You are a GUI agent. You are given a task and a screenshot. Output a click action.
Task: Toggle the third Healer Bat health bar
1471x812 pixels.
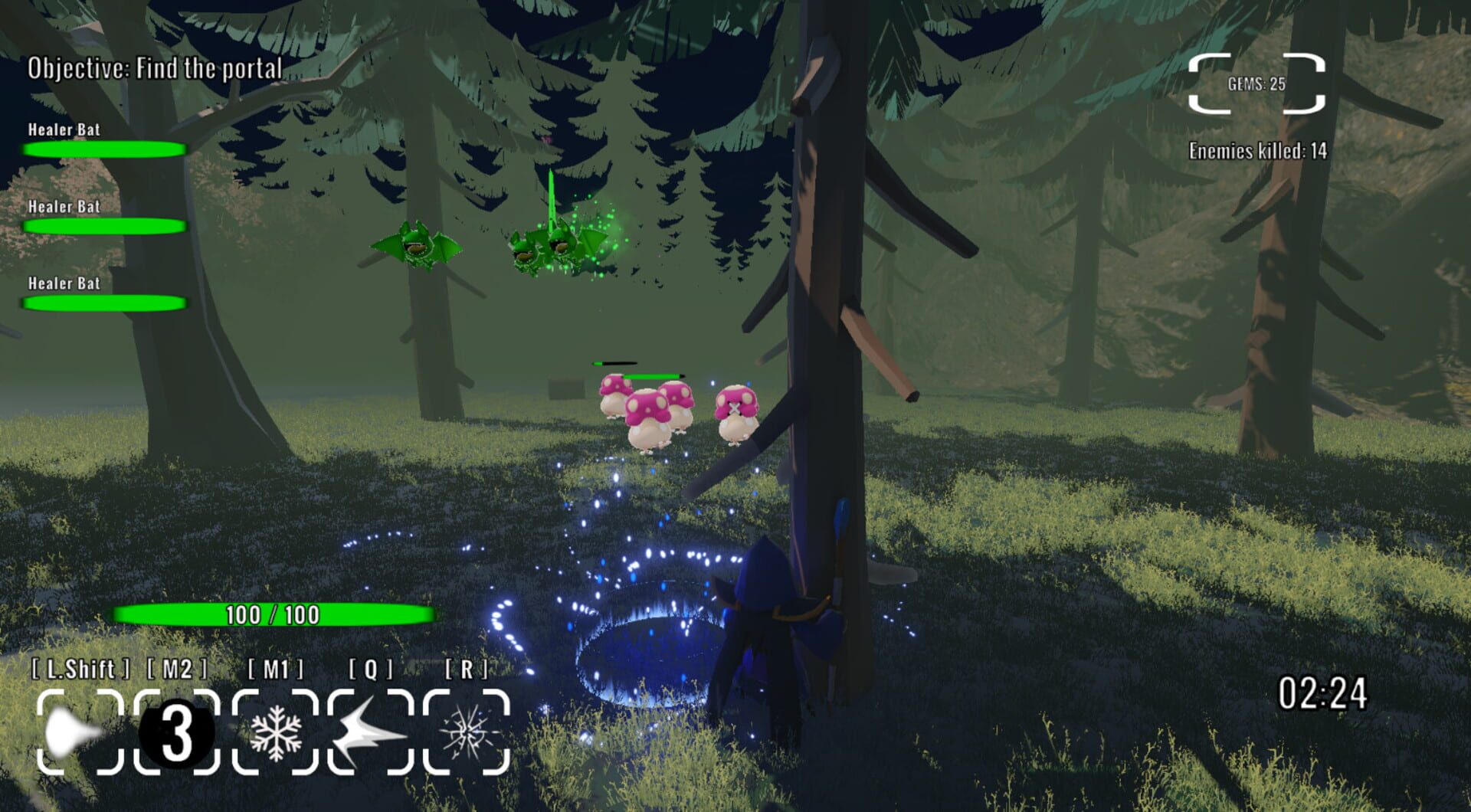click(105, 303)
